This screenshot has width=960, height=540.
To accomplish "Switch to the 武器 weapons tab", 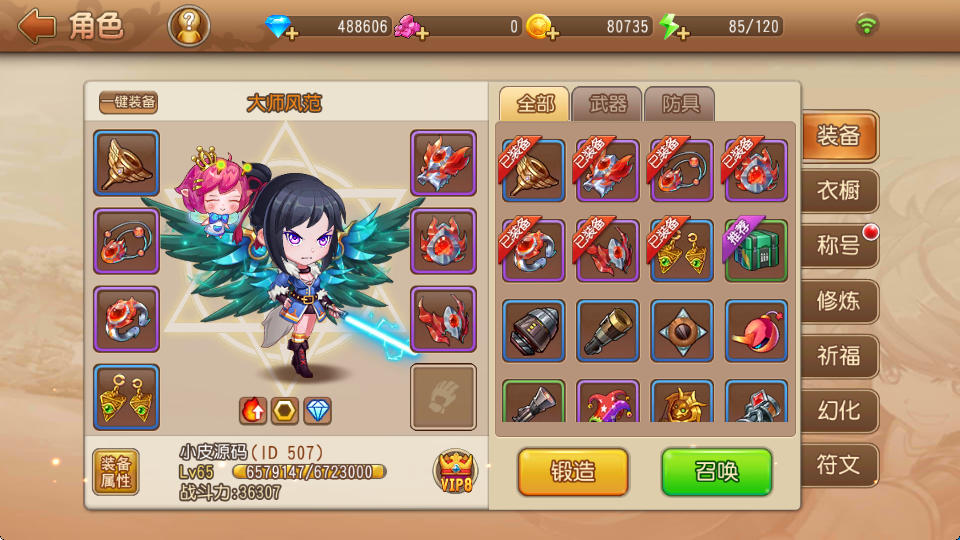I will (x=608, y=104).
